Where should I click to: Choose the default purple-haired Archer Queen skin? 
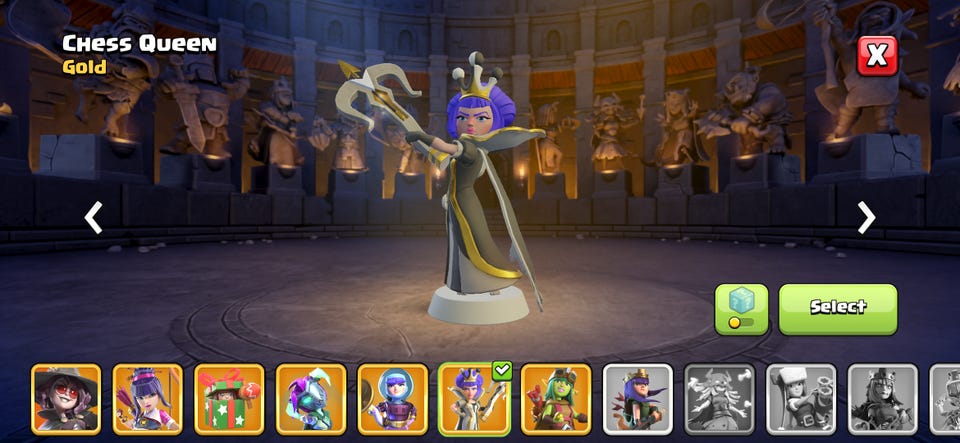click(638, 398)
